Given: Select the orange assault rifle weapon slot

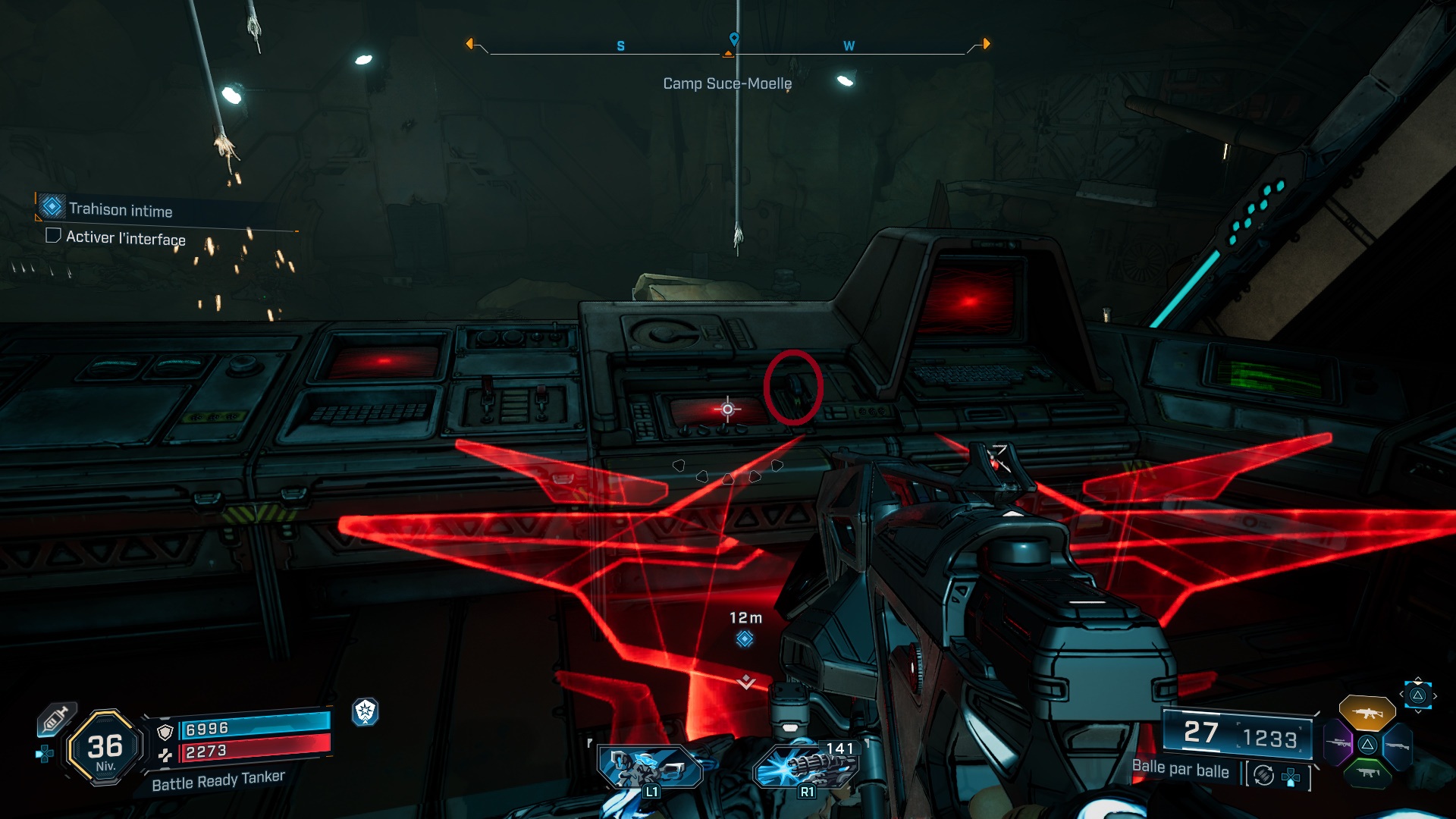Looking at the screenshot, I should 1367,713.
